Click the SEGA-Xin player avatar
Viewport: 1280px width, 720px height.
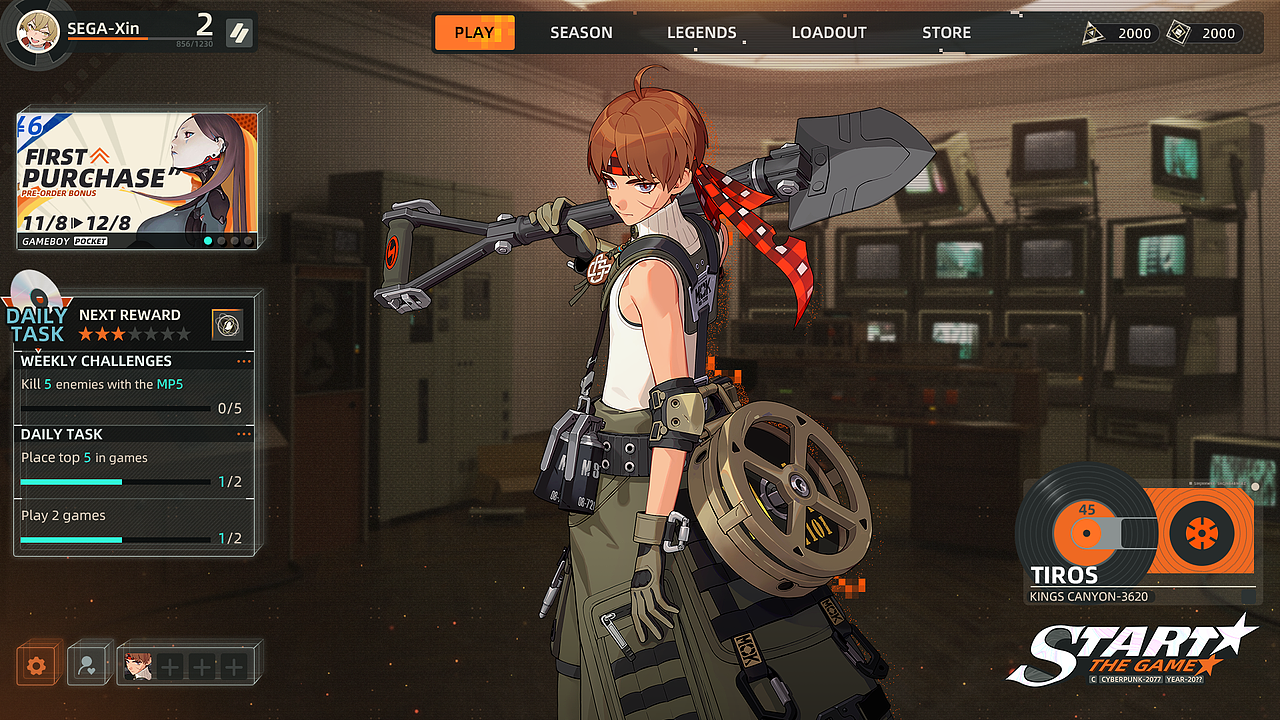(38, 31)
